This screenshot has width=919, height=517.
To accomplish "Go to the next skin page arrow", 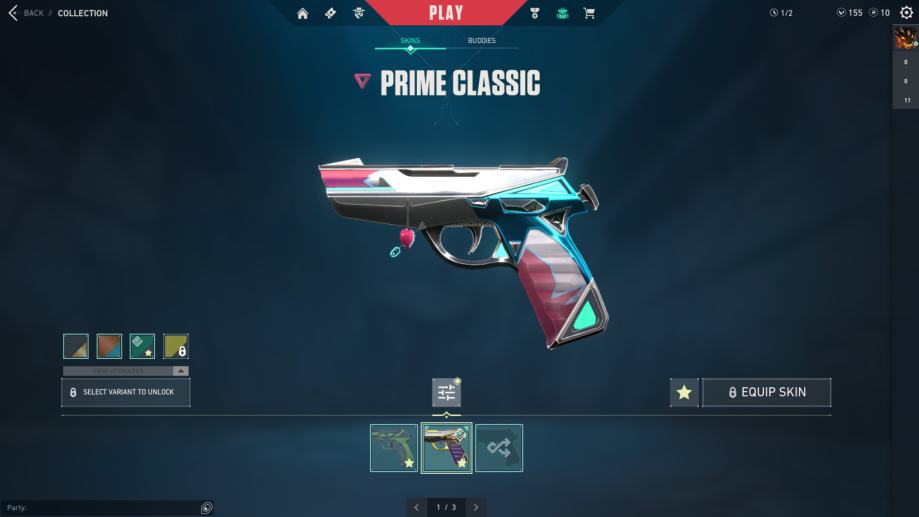I will click(477, 507).
